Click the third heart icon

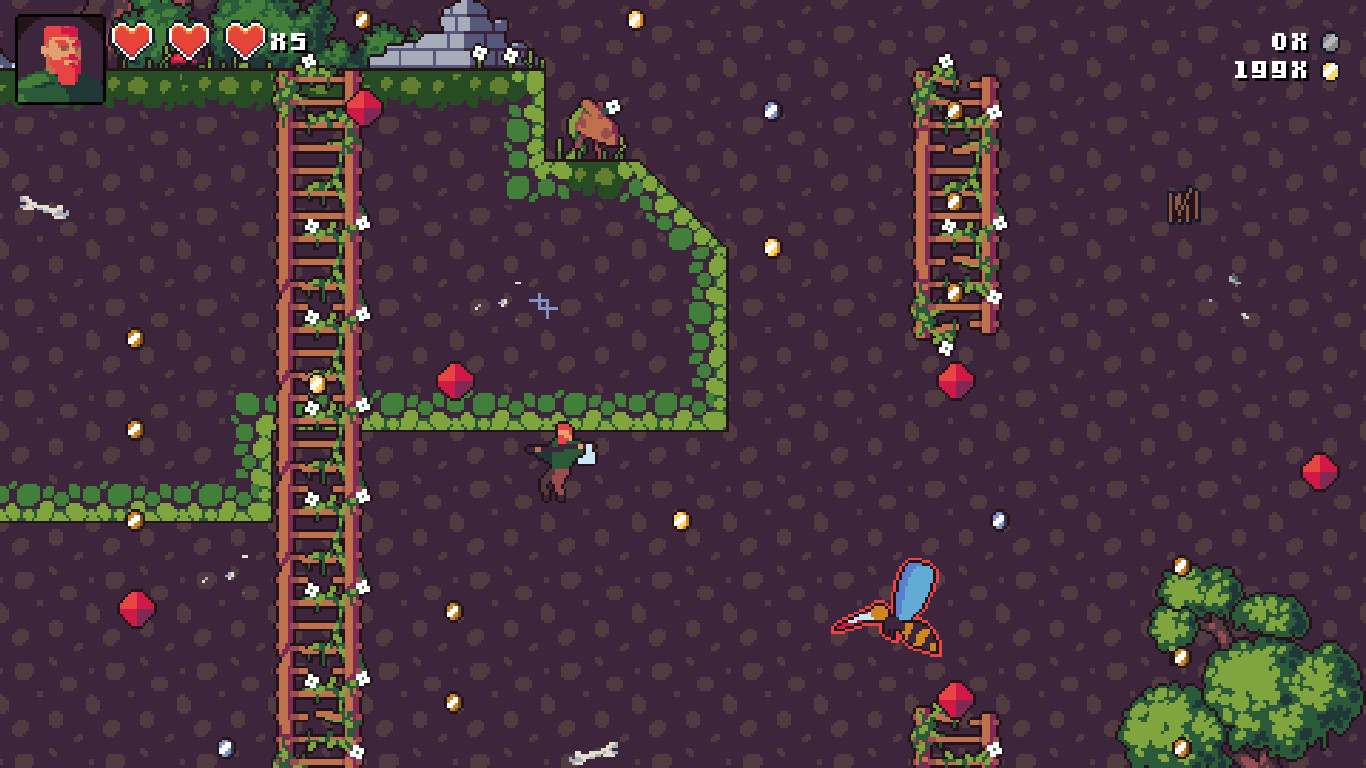[243, 40]
